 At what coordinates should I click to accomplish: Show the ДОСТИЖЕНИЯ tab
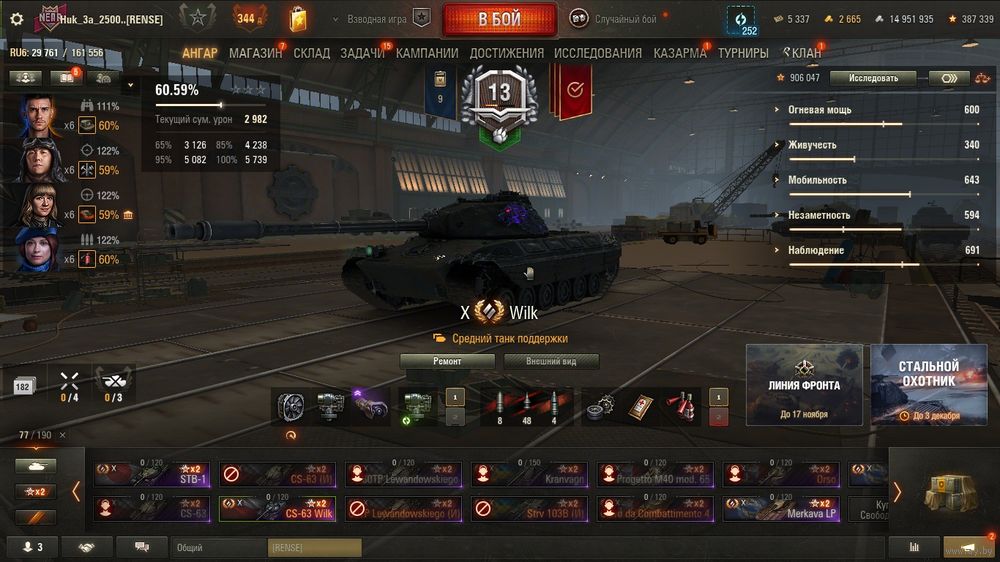pos(506,53)
